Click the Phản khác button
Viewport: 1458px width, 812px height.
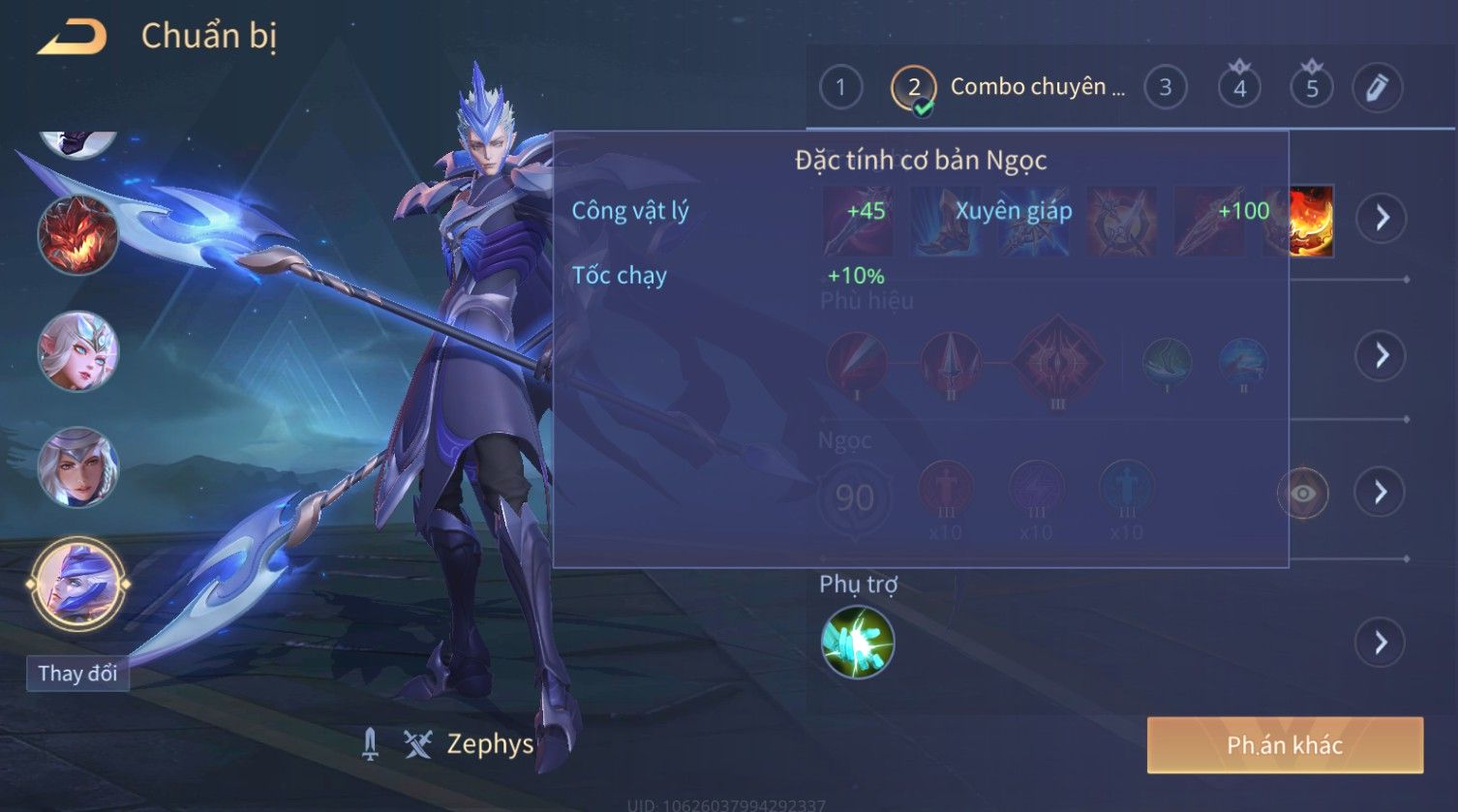click(x=1285, y=745)
